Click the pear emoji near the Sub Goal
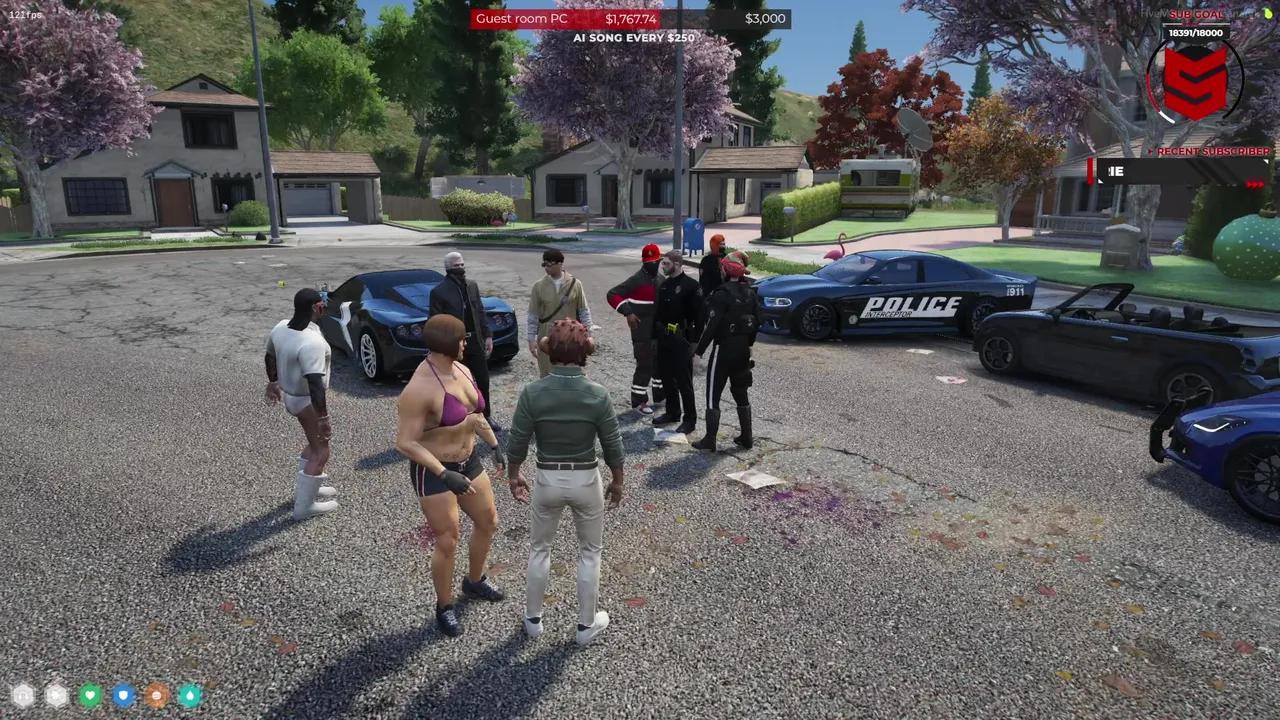This screenshot has height=720, width=1280. click(x=1266, y=14)
